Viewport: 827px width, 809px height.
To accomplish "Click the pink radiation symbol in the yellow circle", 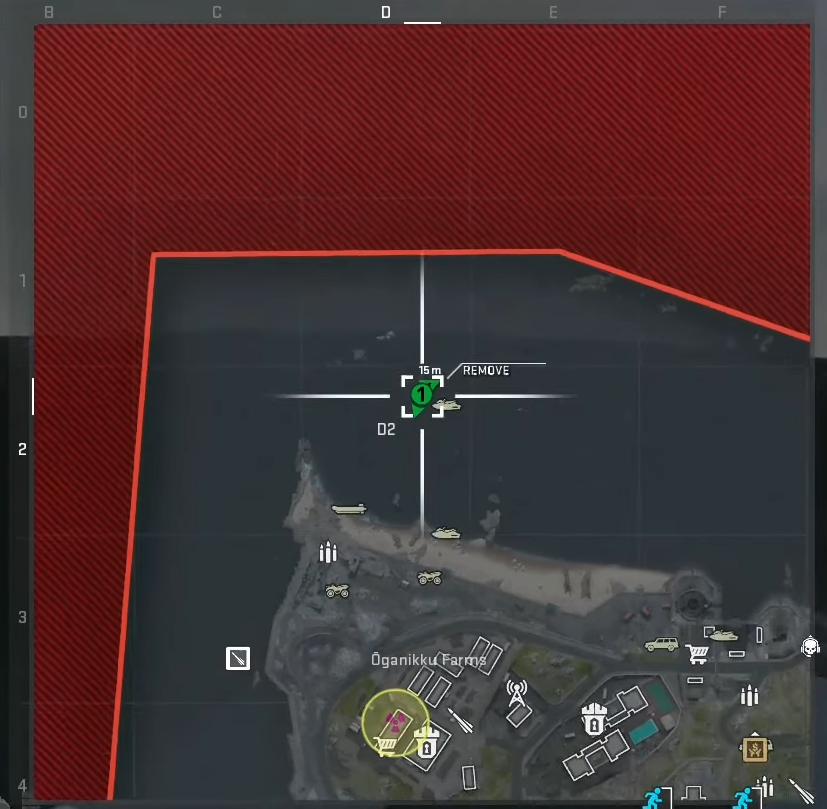I will [x=396, y=720].
